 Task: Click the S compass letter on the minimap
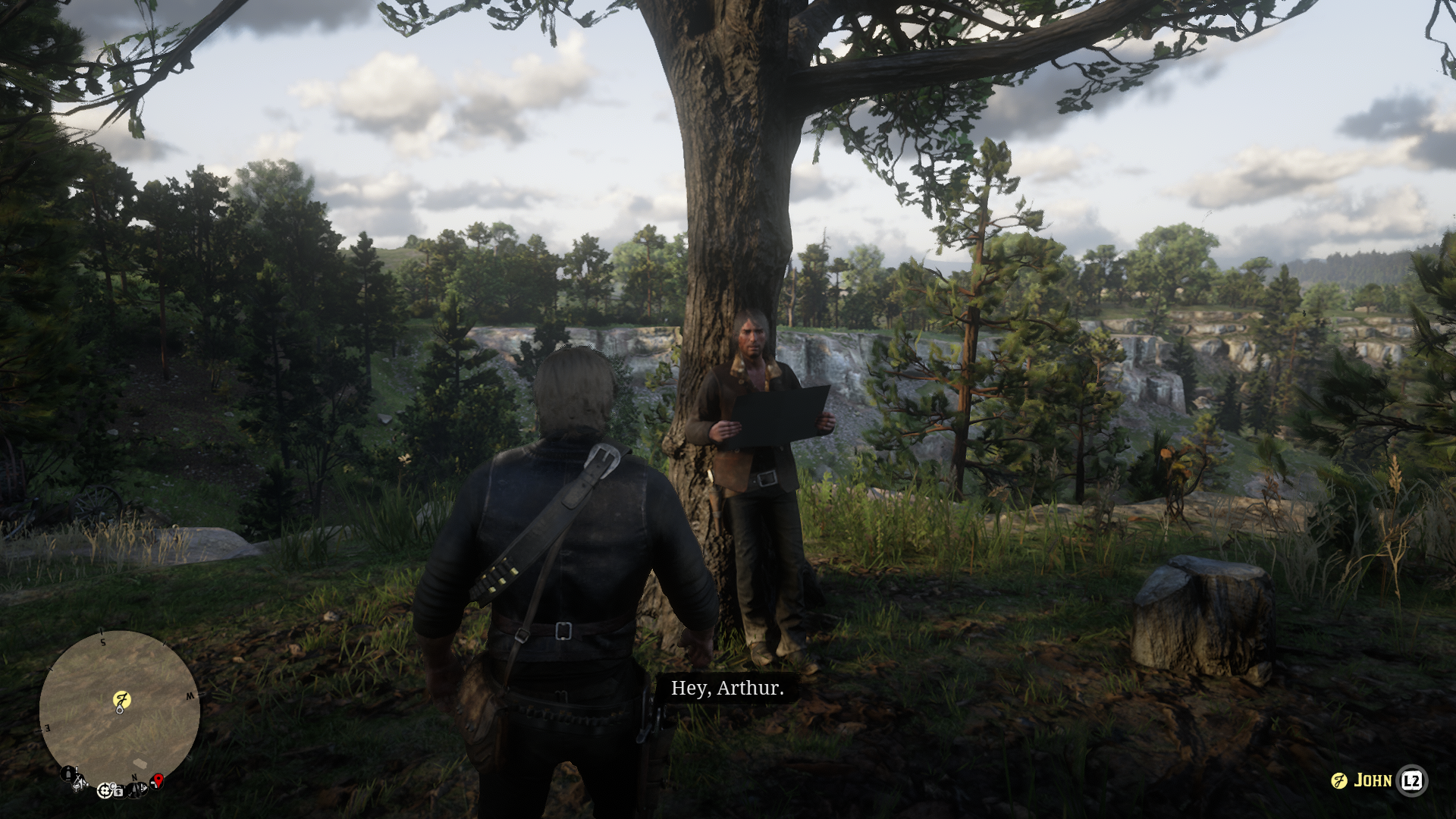(103, 642)
